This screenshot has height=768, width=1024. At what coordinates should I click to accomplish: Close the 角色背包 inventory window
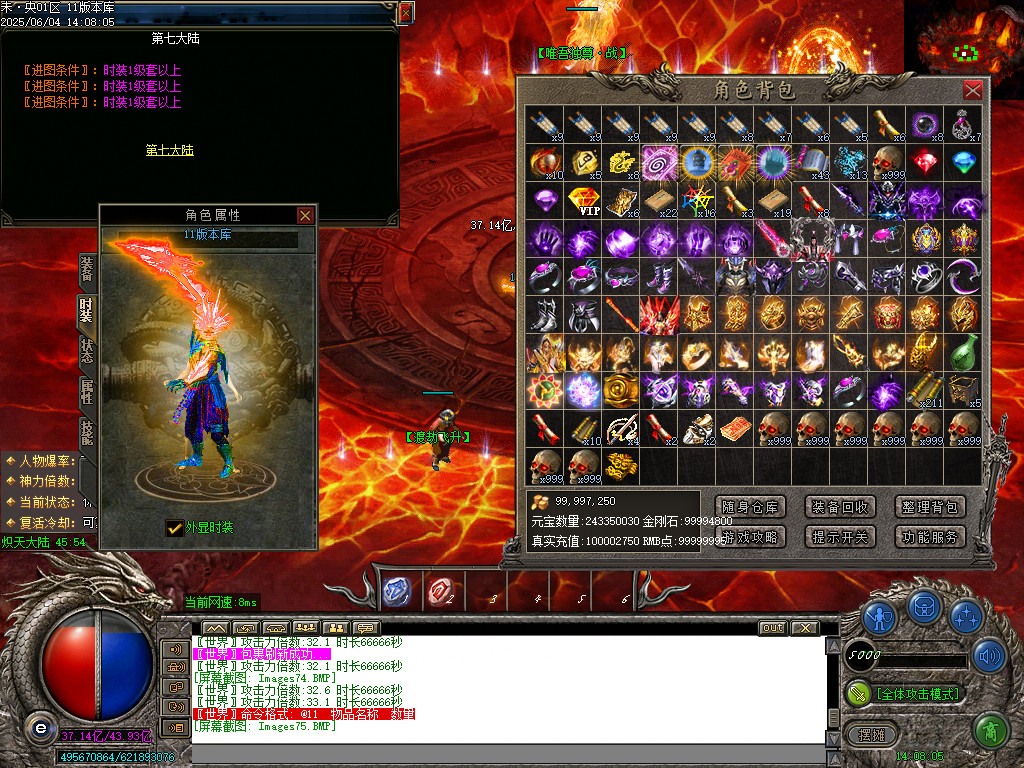972,90
